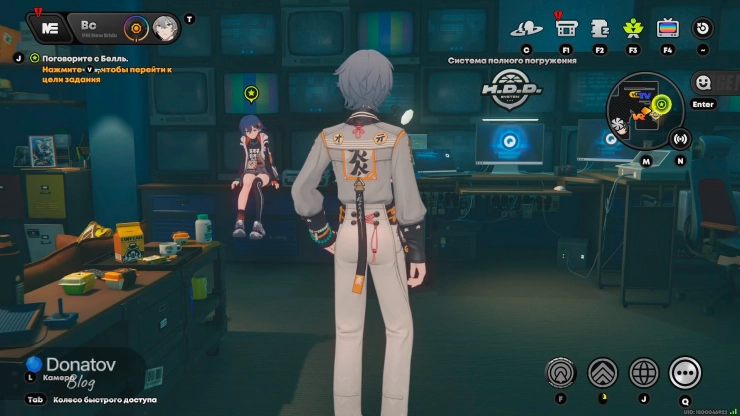This screenshot has width=740, height=416.
Task: Open the planet-shaped icon in the top bar
Action: 526,28
